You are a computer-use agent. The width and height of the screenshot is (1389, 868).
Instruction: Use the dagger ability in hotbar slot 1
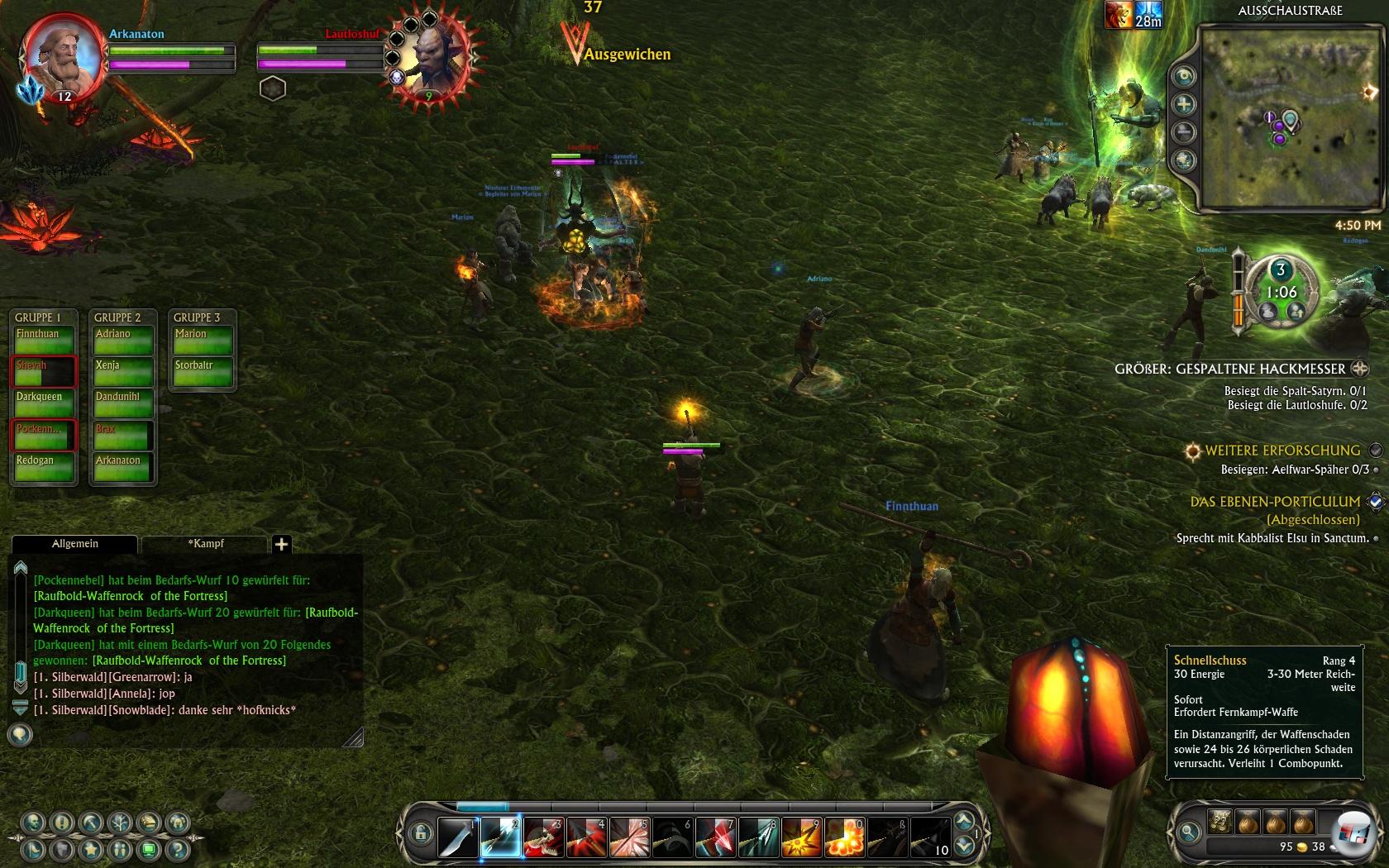[x=458, y=837]
